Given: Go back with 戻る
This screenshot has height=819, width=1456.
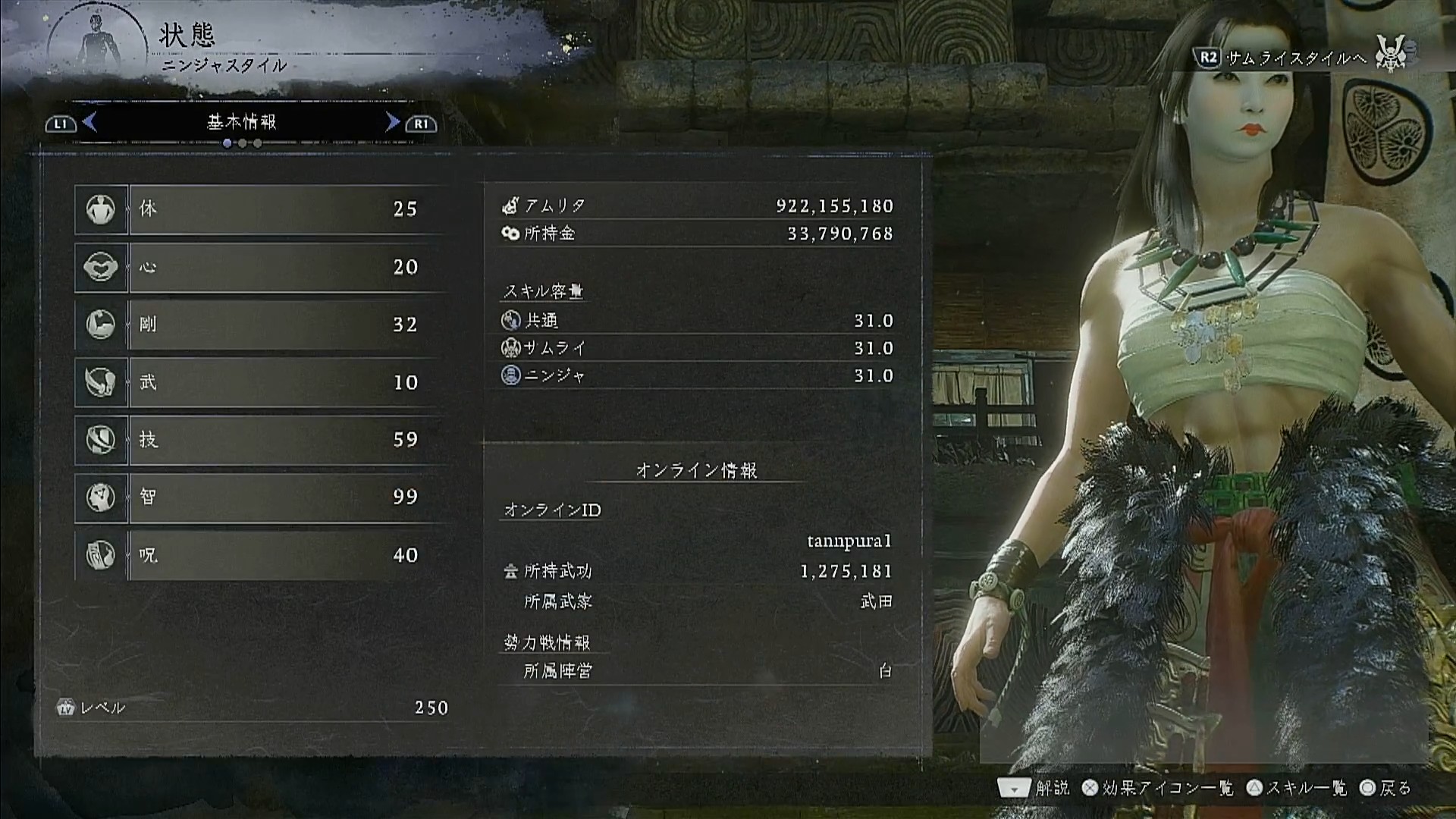Looking at the screenshot, I should pos(1386,789).
